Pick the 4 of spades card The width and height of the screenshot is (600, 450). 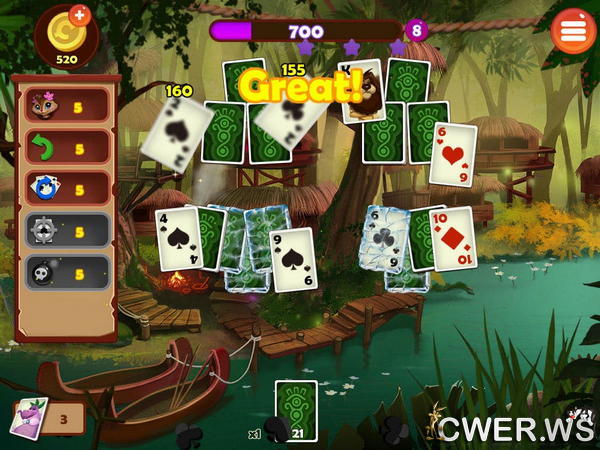click(x=176, y=238)
